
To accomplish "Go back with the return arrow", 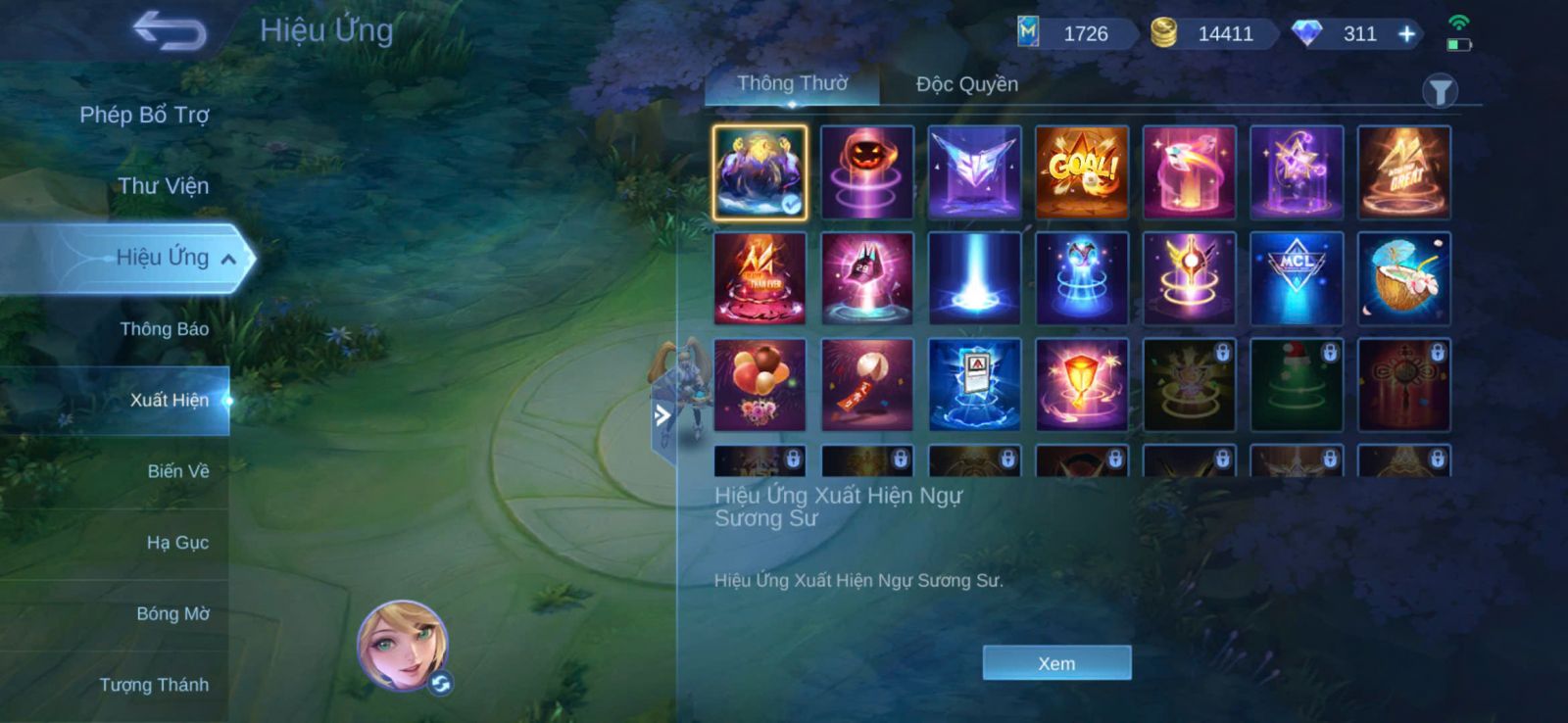I will (170, 30).
